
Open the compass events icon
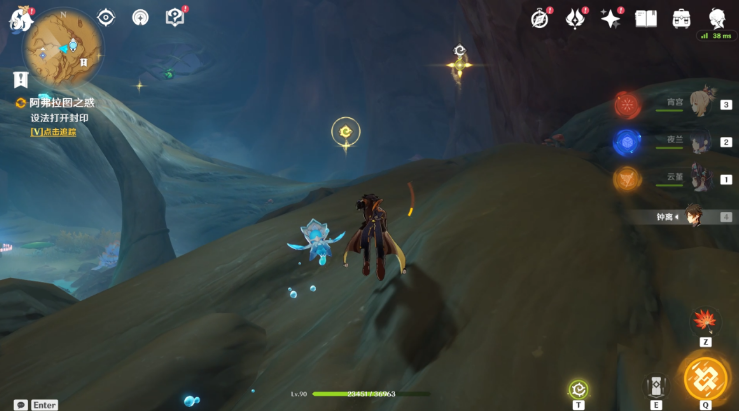point(541,18)
